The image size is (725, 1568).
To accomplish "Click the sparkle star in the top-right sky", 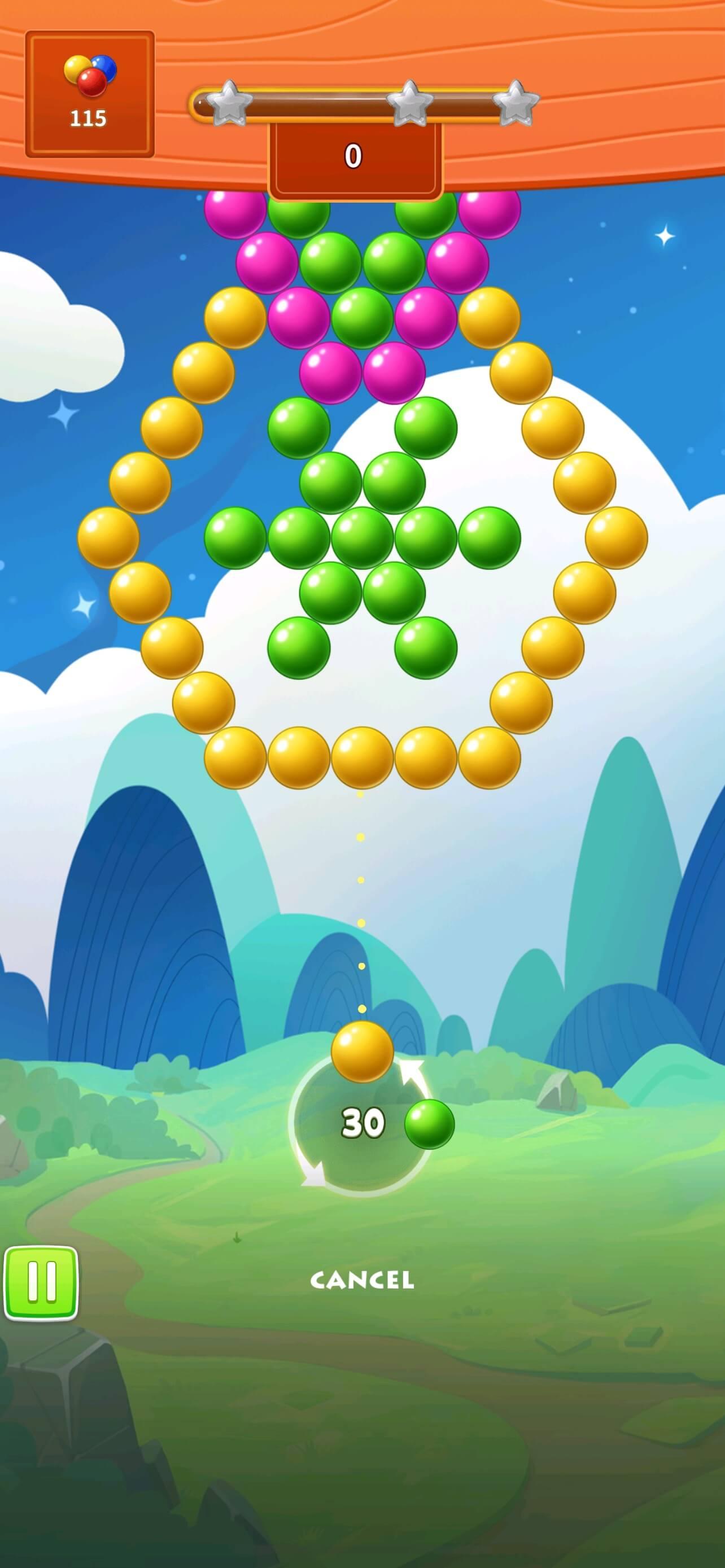I will (666, 236).
